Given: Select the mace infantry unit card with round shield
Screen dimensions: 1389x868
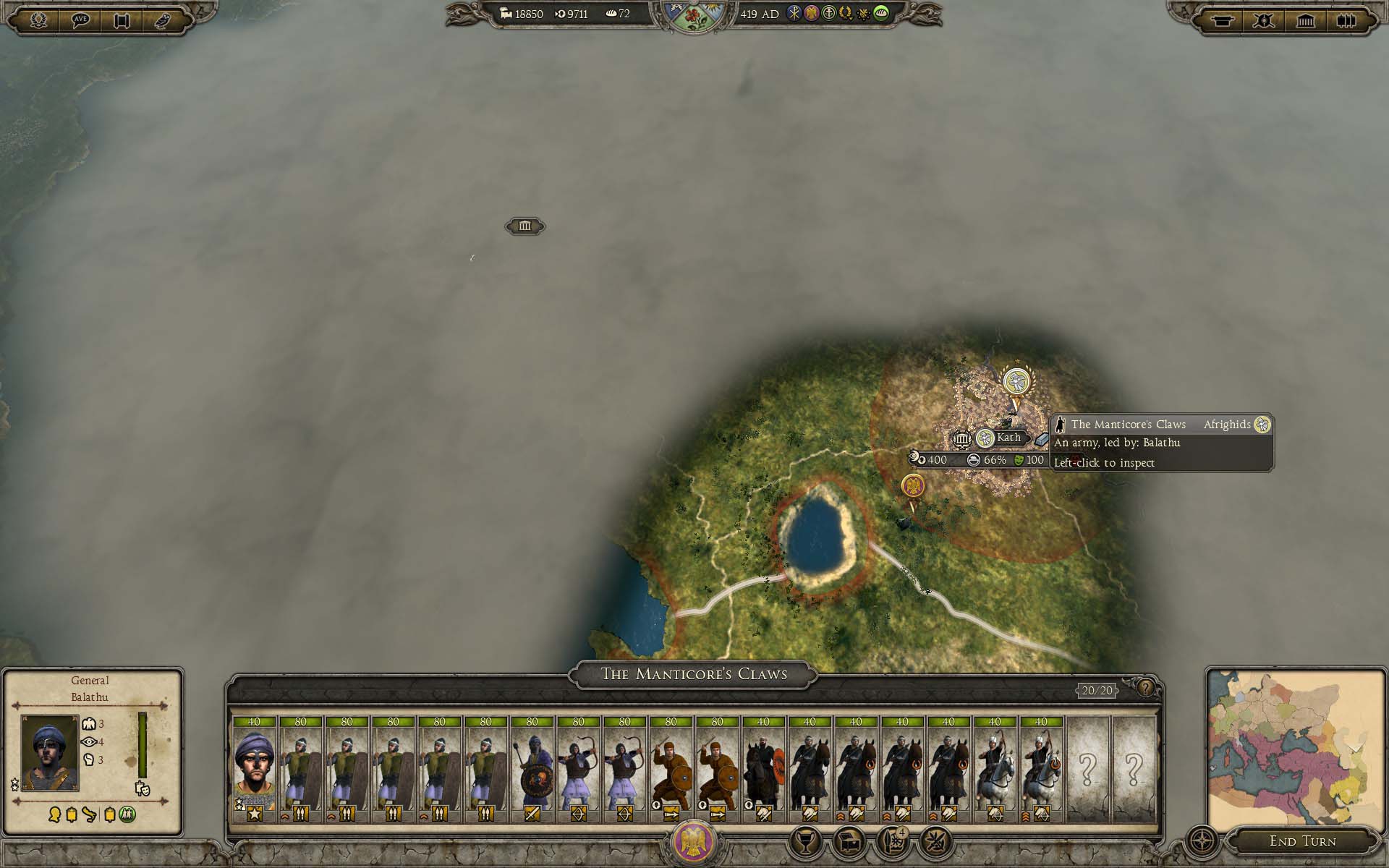Looking at the screenshot, I should pyautogui.click(x=532, y=770).
